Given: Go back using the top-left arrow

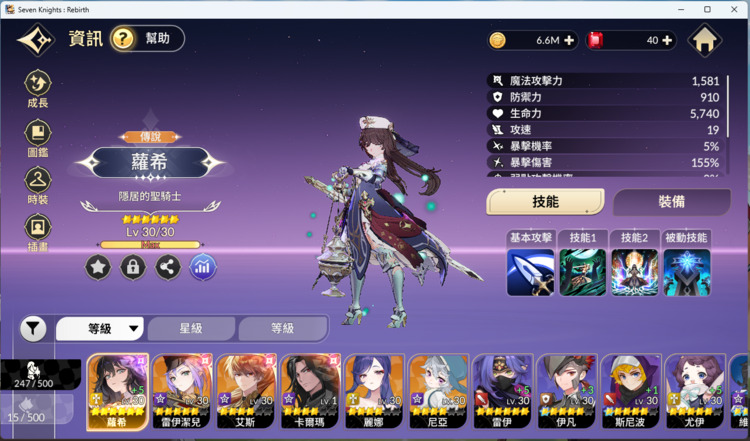Looking at the screenshot, I should coord(36,40).
